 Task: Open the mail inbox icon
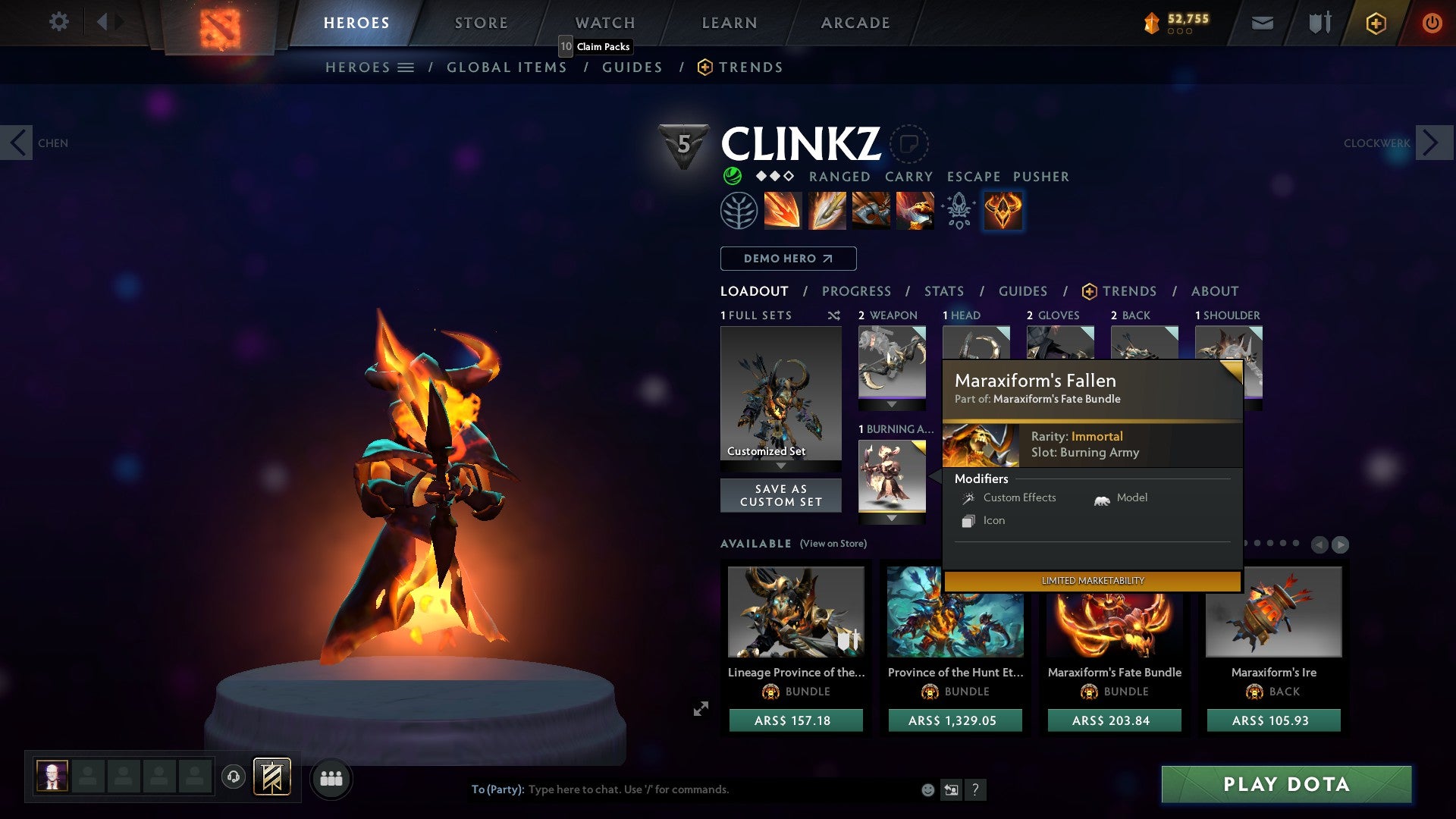[x=1261, y=23]
